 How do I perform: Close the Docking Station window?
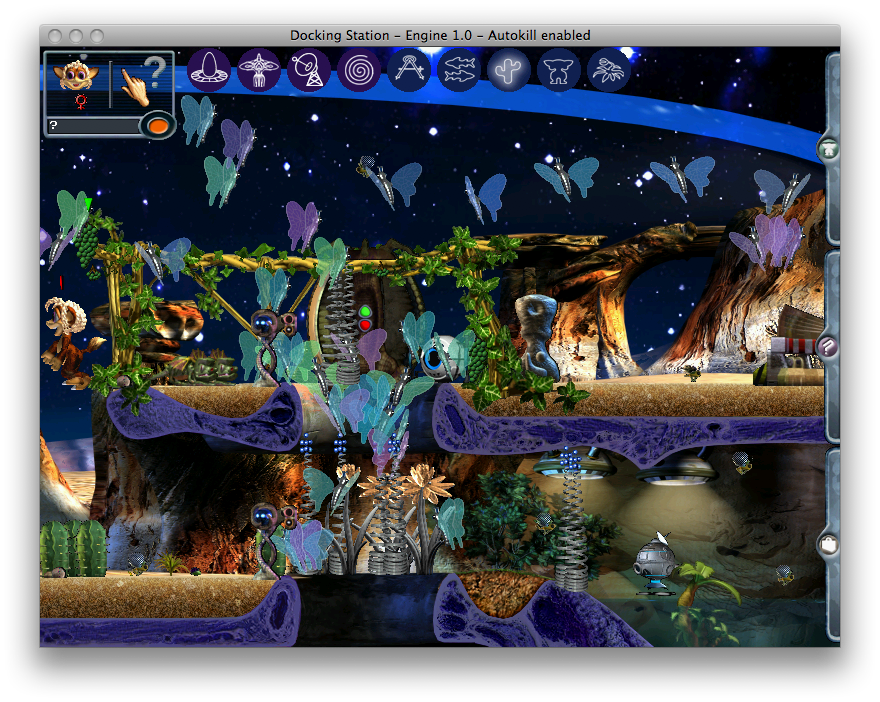pyautogui.click(x=52, y=35)
